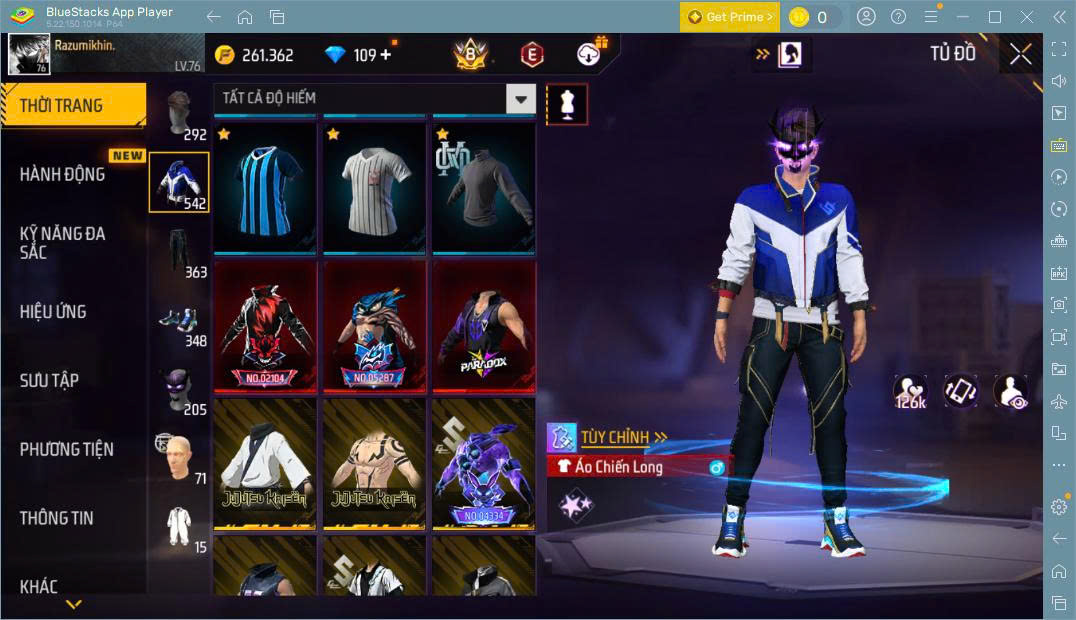Go to the SƯU TẬP tab
The height and width of the screenshot is (620, 1076).
(49, 380)
